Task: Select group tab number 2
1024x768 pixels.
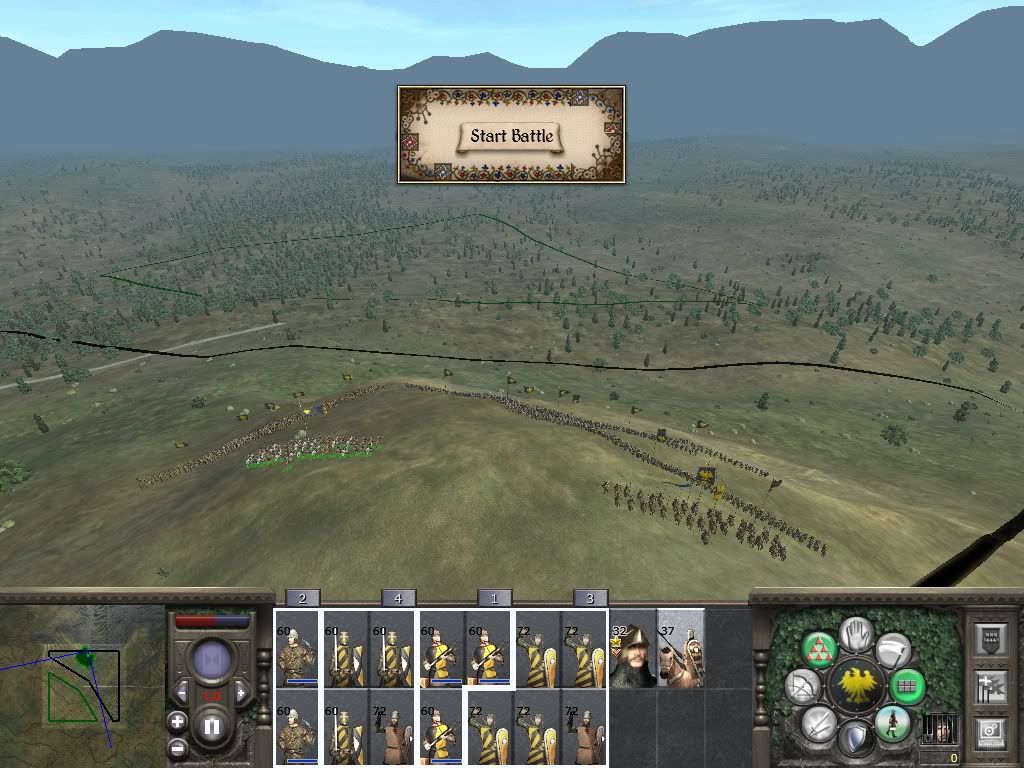Action: click(302, 598)
